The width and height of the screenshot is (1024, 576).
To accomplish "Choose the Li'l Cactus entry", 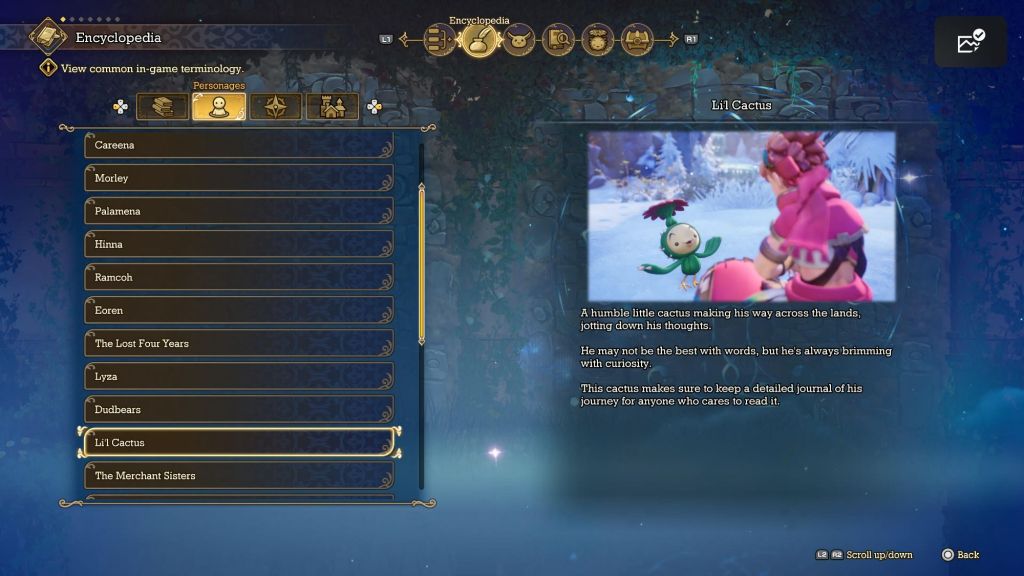I will pos(238,442).
